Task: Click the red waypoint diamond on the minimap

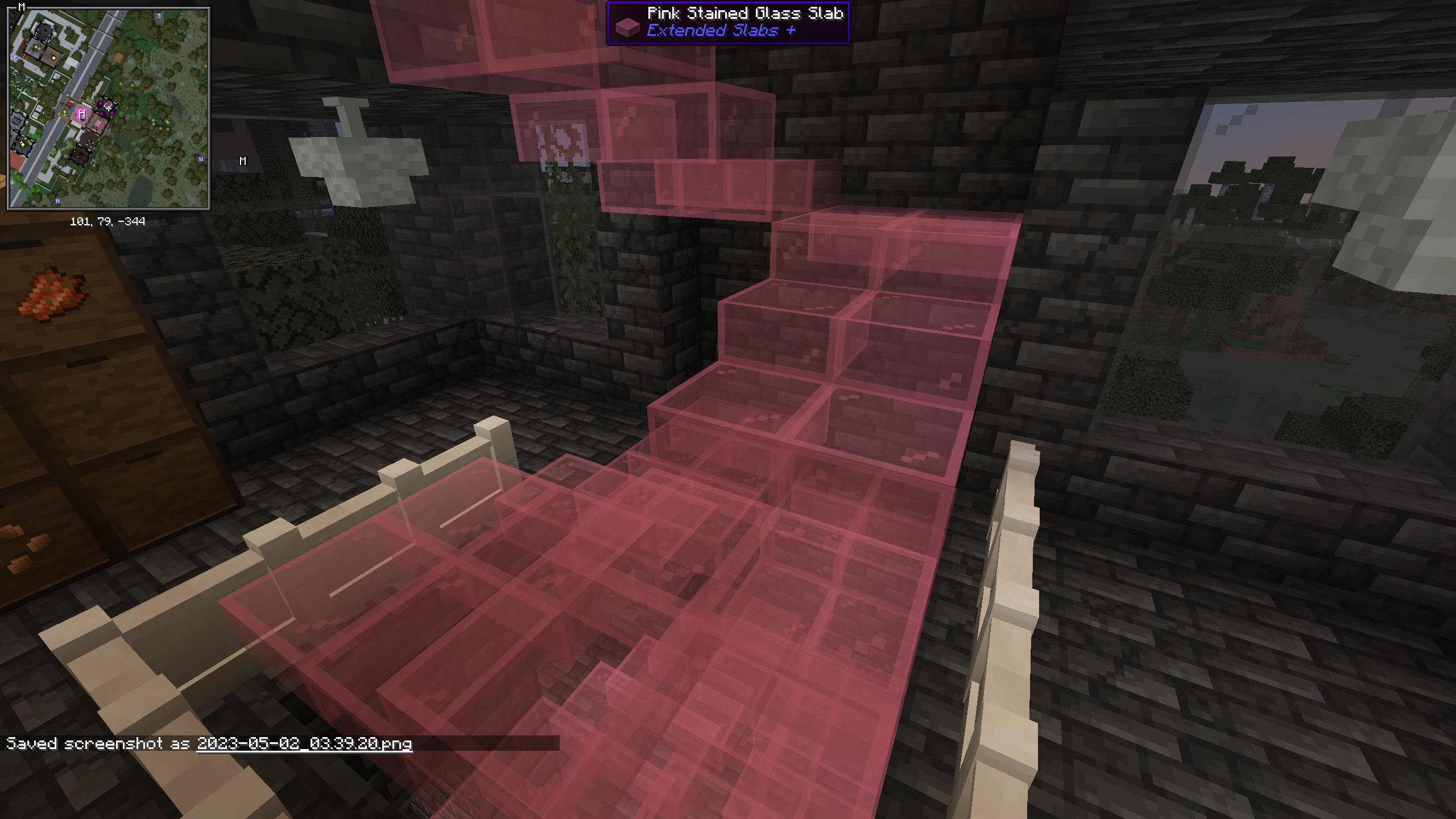Action: pos(69,104)
